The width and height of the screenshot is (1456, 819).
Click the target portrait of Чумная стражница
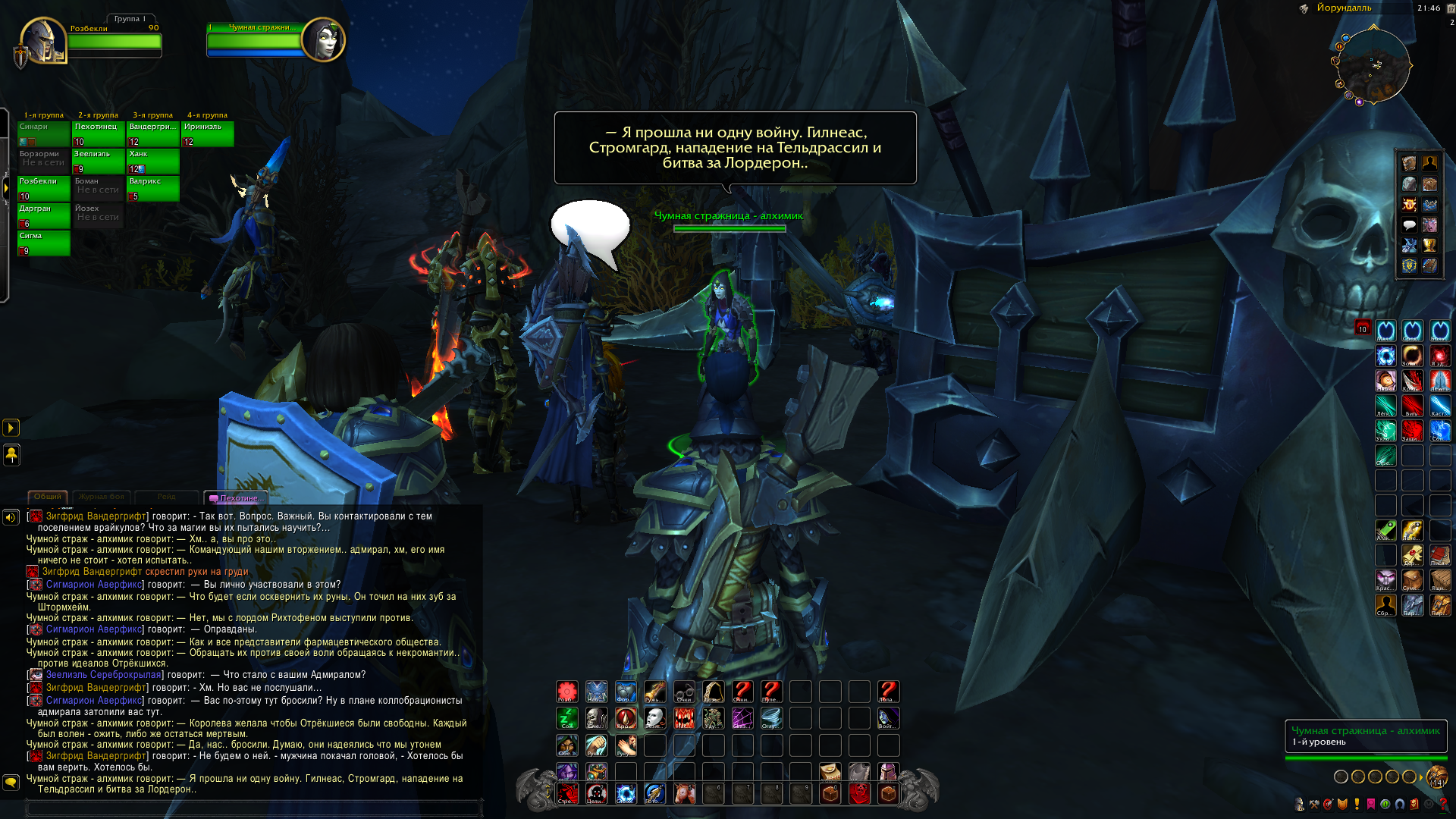pos(324,39)
